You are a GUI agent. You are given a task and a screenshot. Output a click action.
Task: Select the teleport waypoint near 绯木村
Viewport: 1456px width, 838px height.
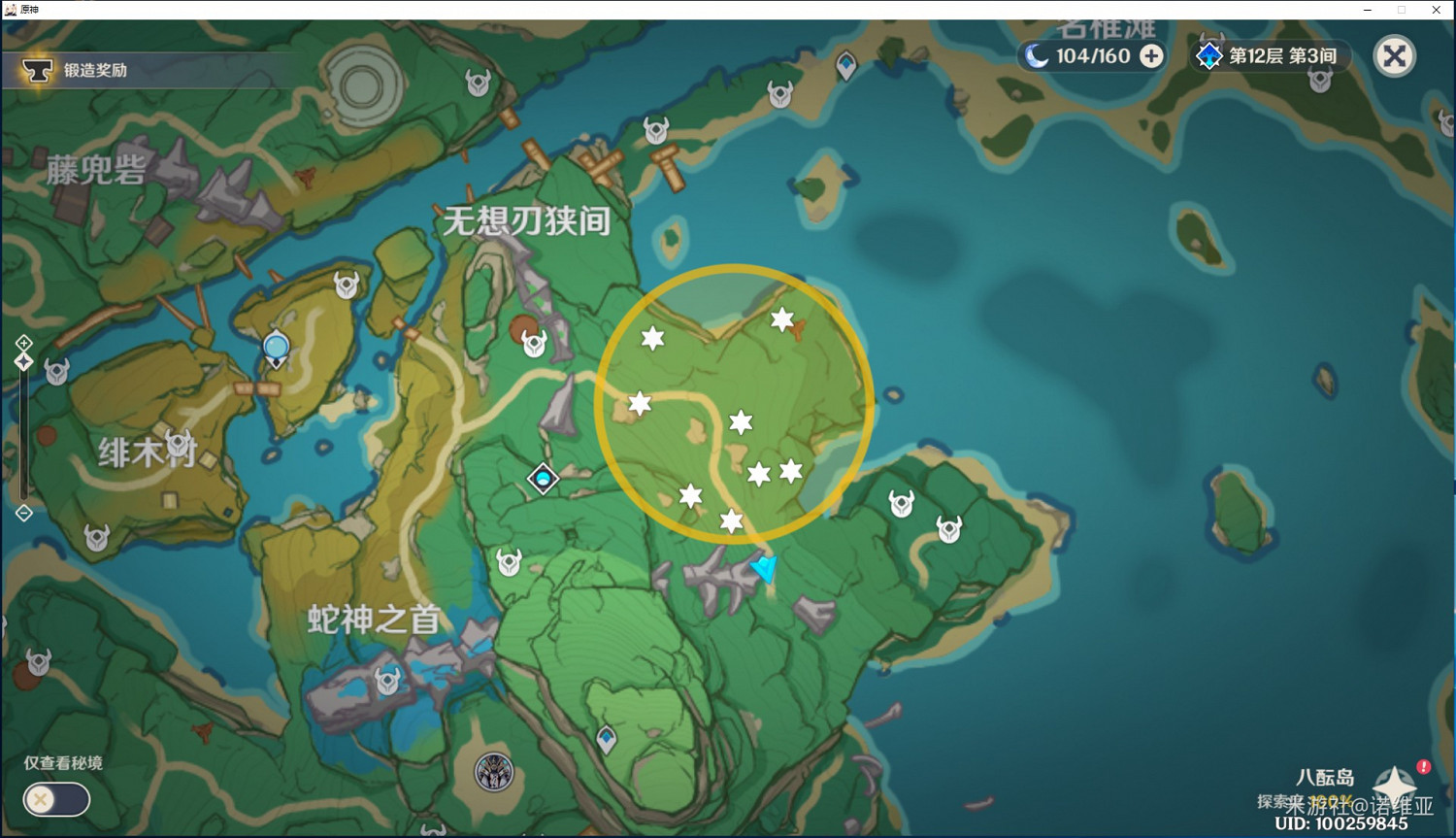(275, 346)
